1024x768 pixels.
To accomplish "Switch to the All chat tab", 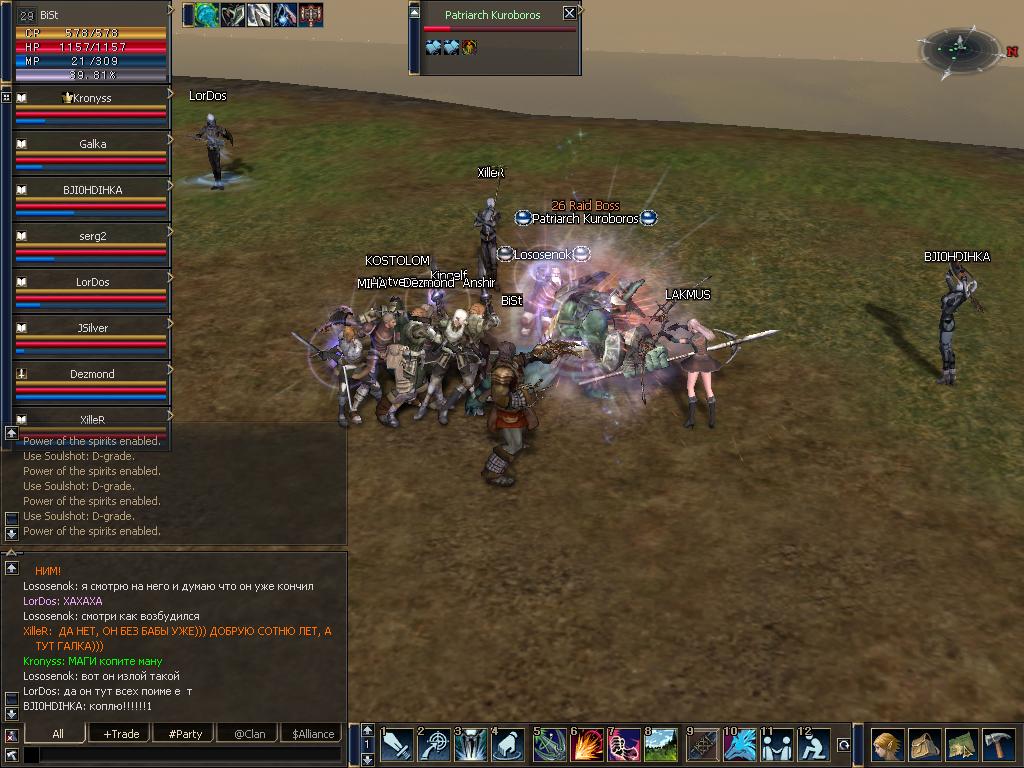I will click(58, 733).
